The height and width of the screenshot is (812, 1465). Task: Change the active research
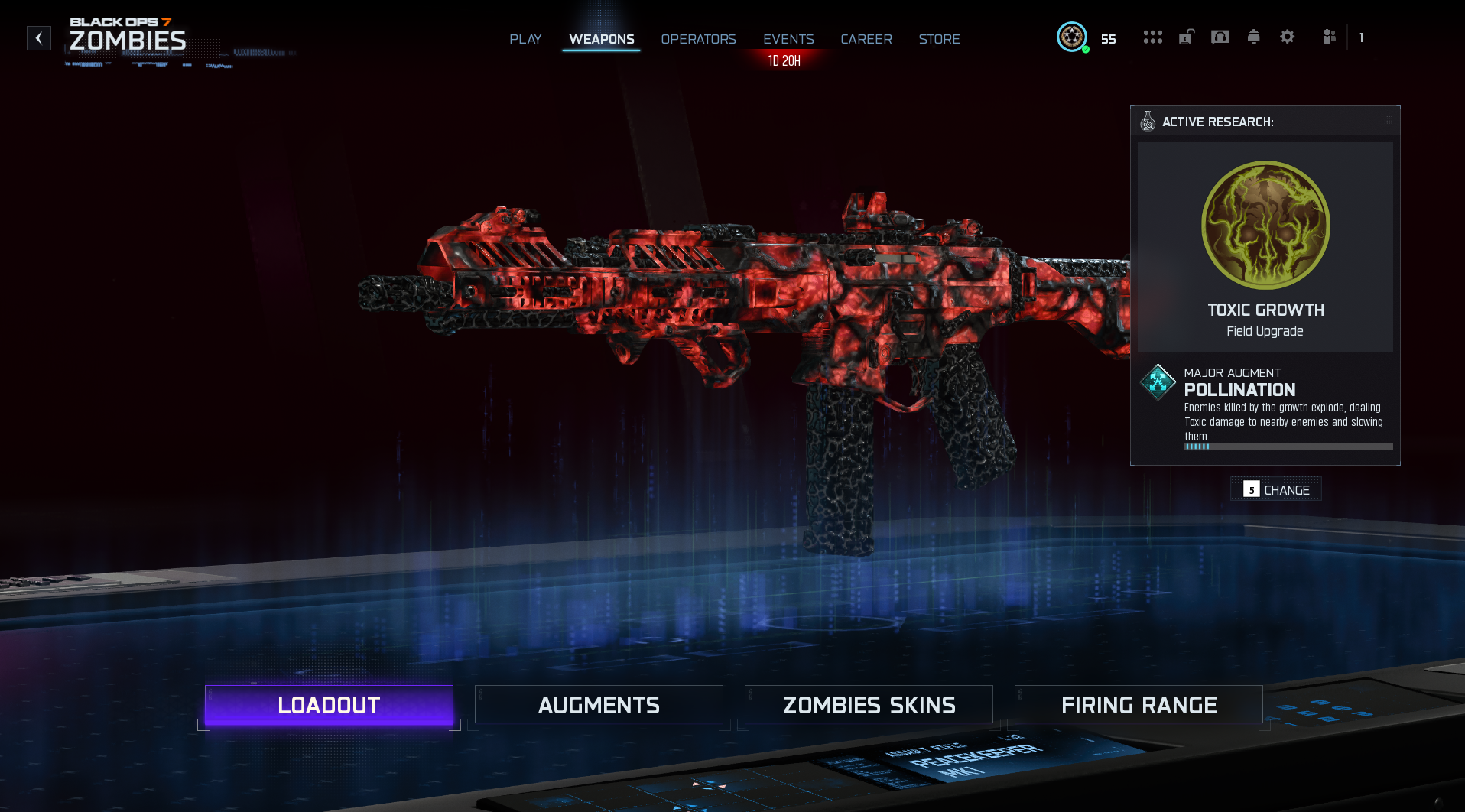pos(1276,489)
